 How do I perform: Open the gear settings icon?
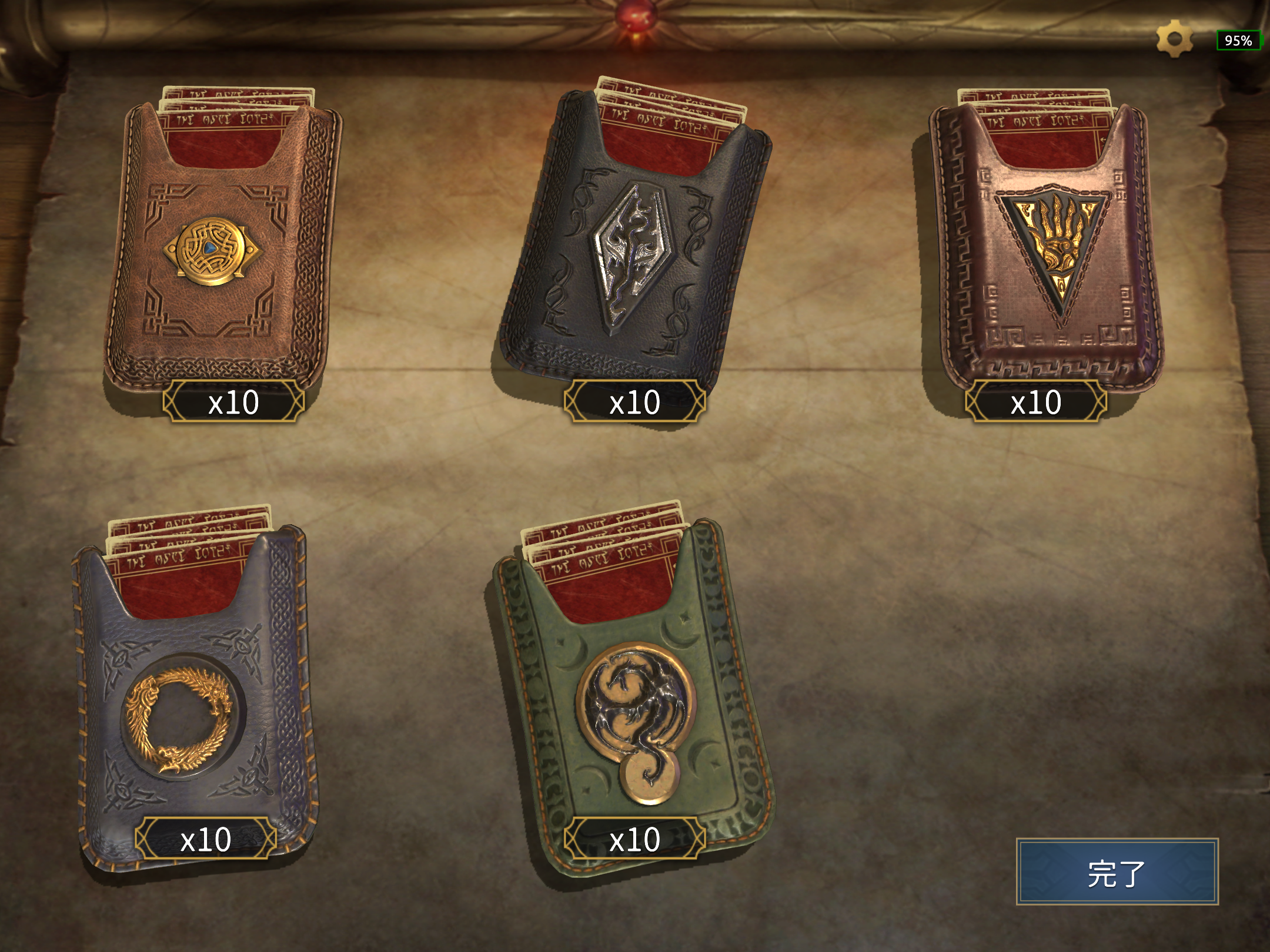(x=1174, y=39)
